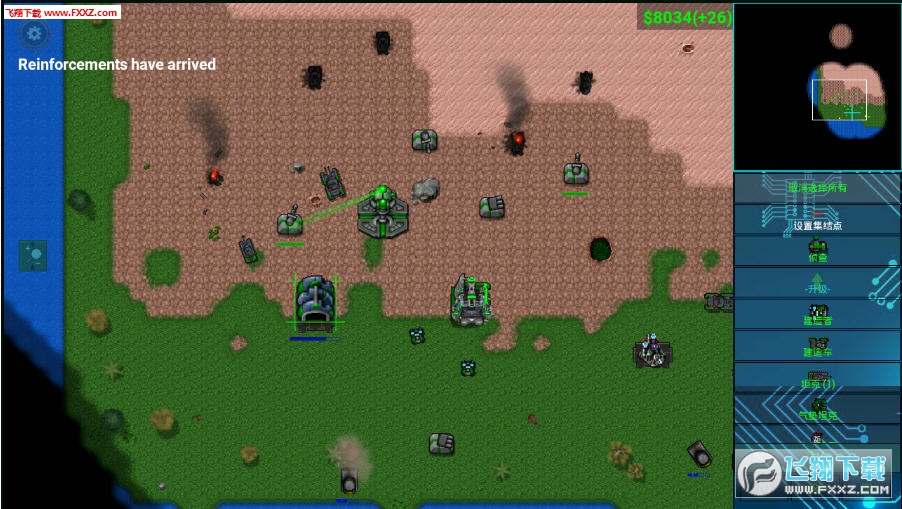The width and height of the screenshot is (902, 509).
Task: Click the battlefield minimap
Action: 817,86
